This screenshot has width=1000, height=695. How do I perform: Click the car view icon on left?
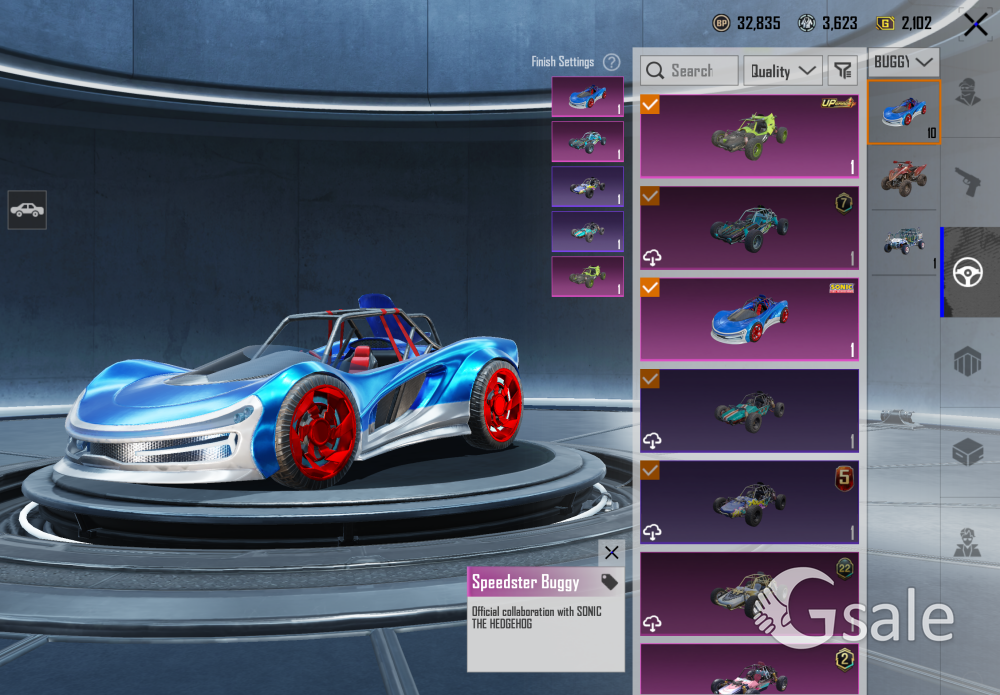[x=27, y=210]
